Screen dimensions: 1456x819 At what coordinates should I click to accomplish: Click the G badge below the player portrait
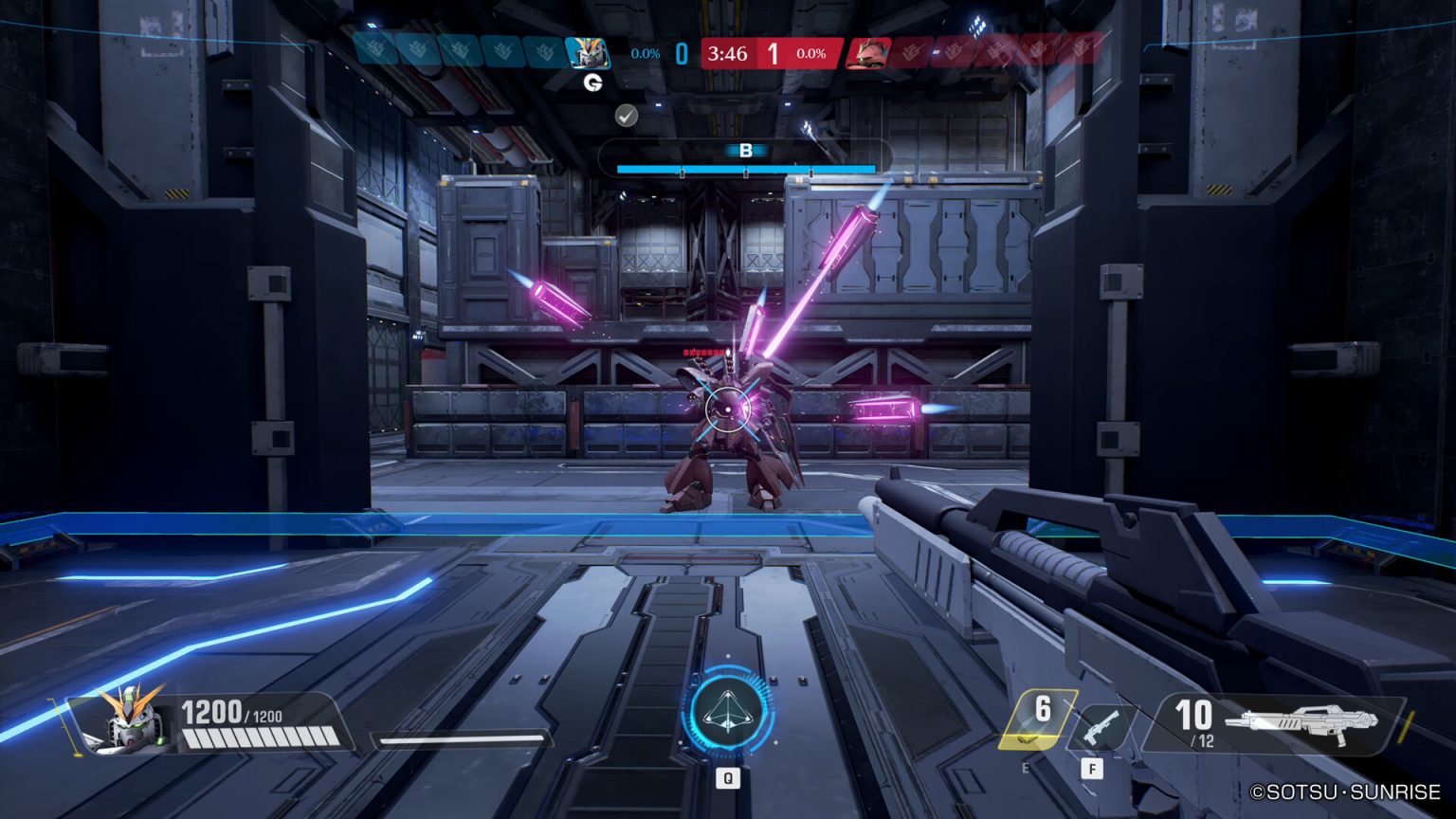tap(593, 82)
